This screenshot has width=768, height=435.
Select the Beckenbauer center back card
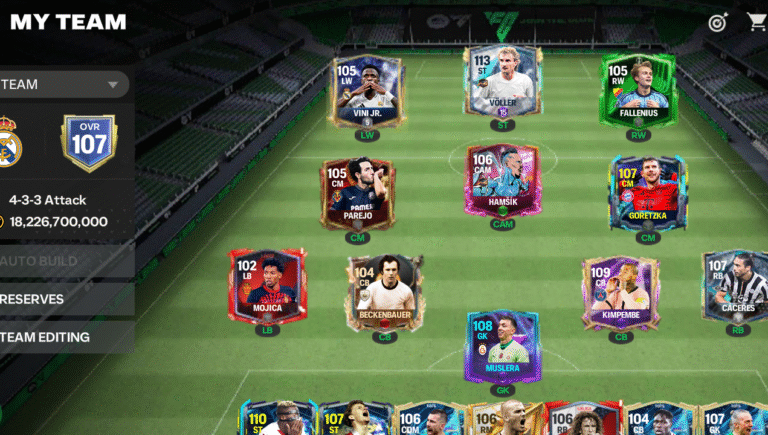[385, 292]
